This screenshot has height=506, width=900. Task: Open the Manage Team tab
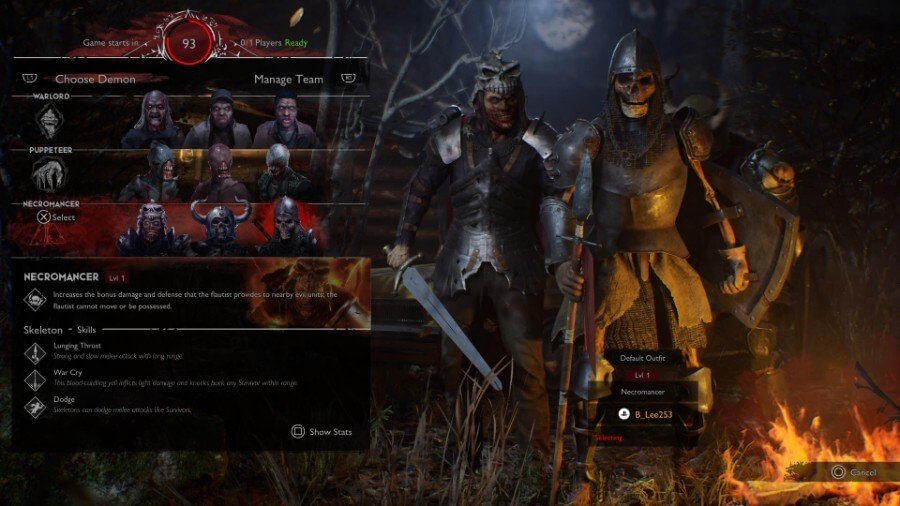tap(288, 79)
